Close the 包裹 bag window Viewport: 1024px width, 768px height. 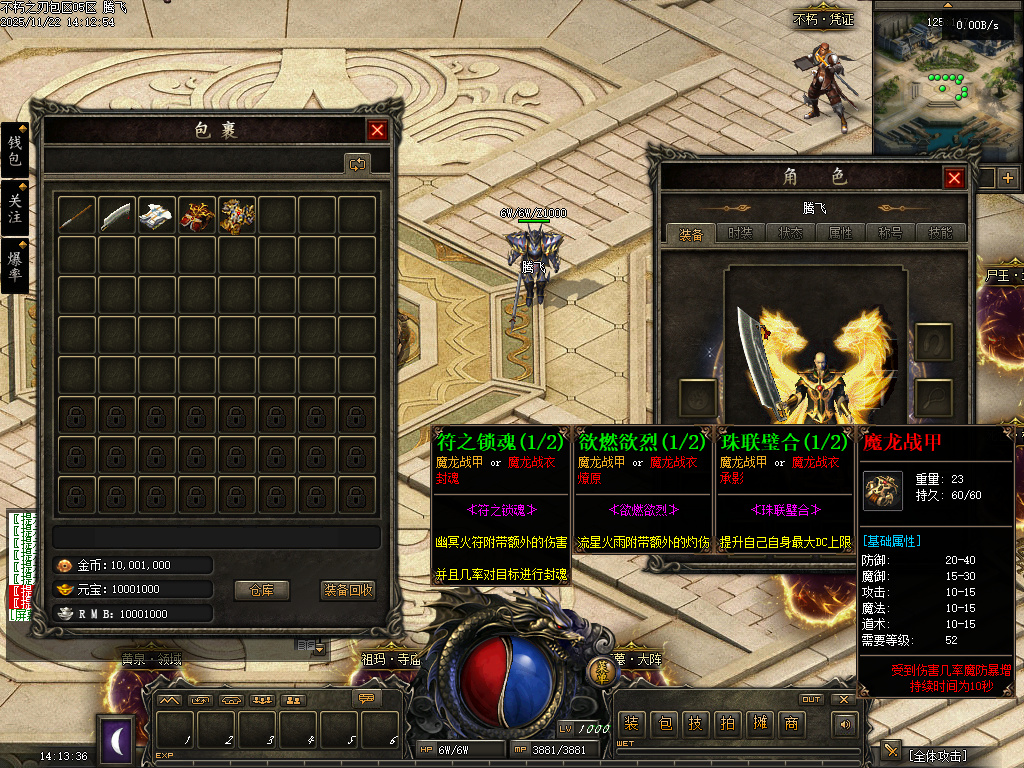[x=377, y=130]
